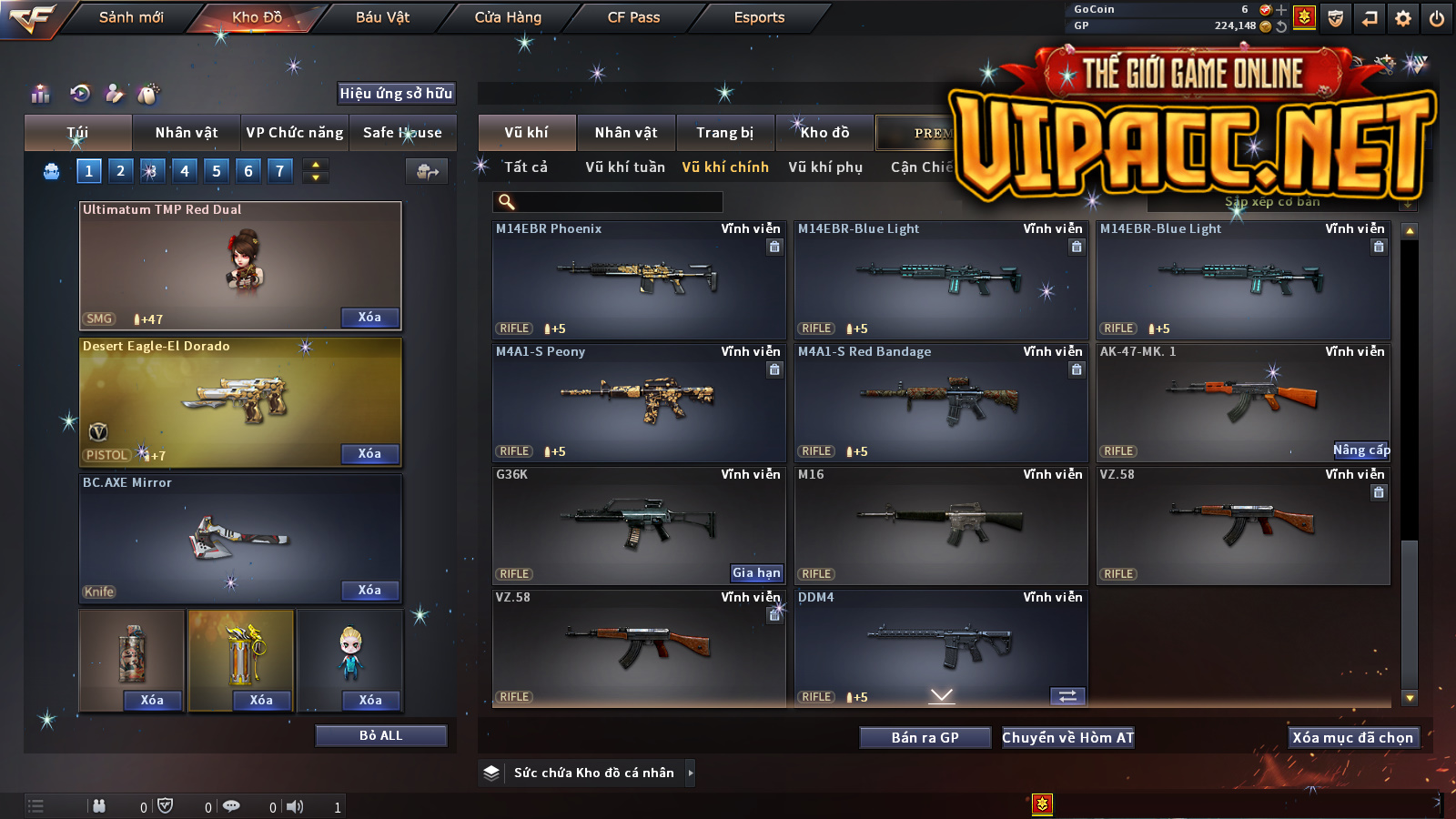Viewport: 1456px width, 819px height.
Task: Return to Sảnh mới lobby
Action: [x=131, y=17]
